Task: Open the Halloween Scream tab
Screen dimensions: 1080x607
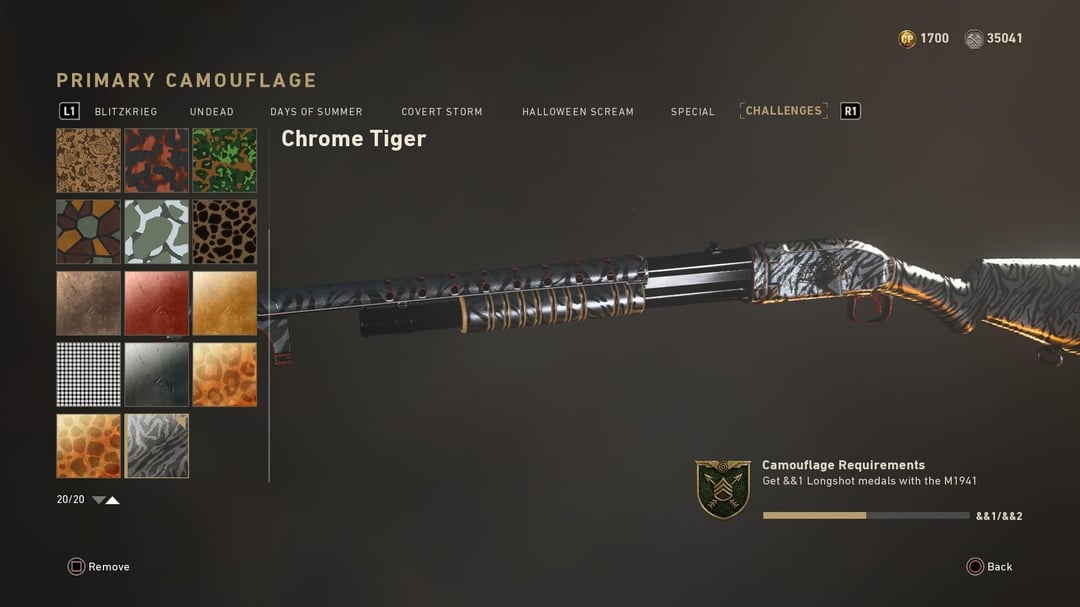Action: [577, 112]
